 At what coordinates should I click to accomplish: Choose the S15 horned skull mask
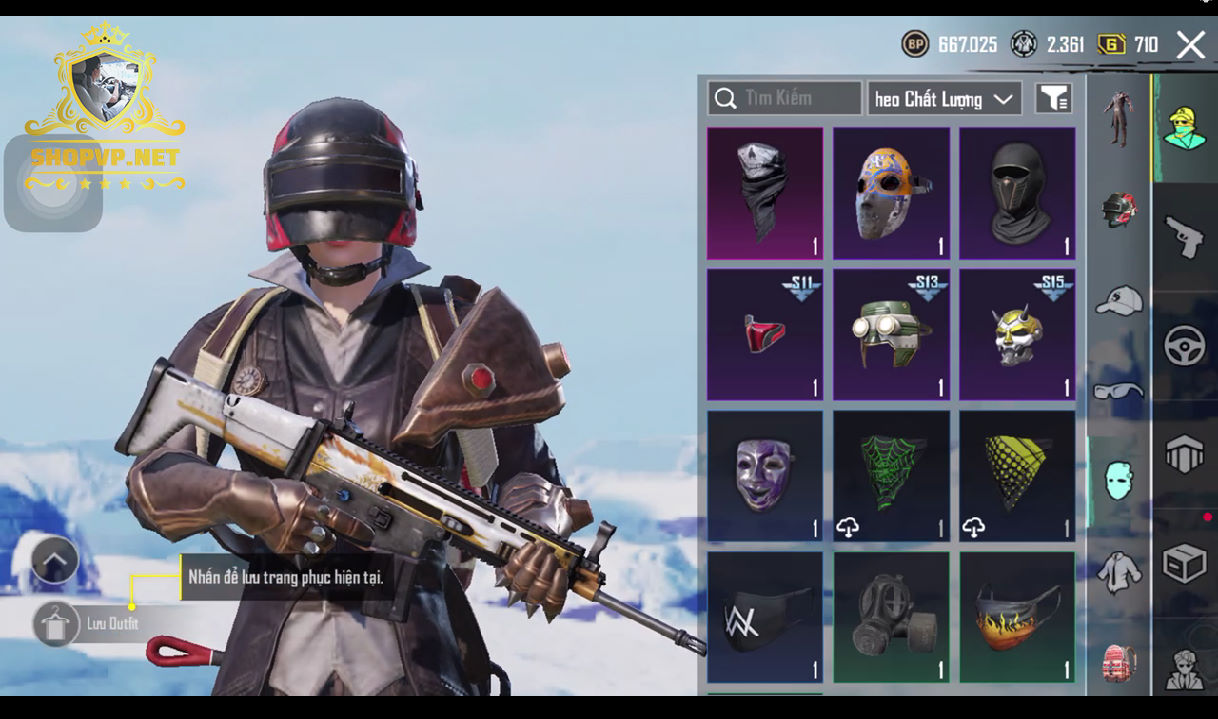click(1017, 334)
